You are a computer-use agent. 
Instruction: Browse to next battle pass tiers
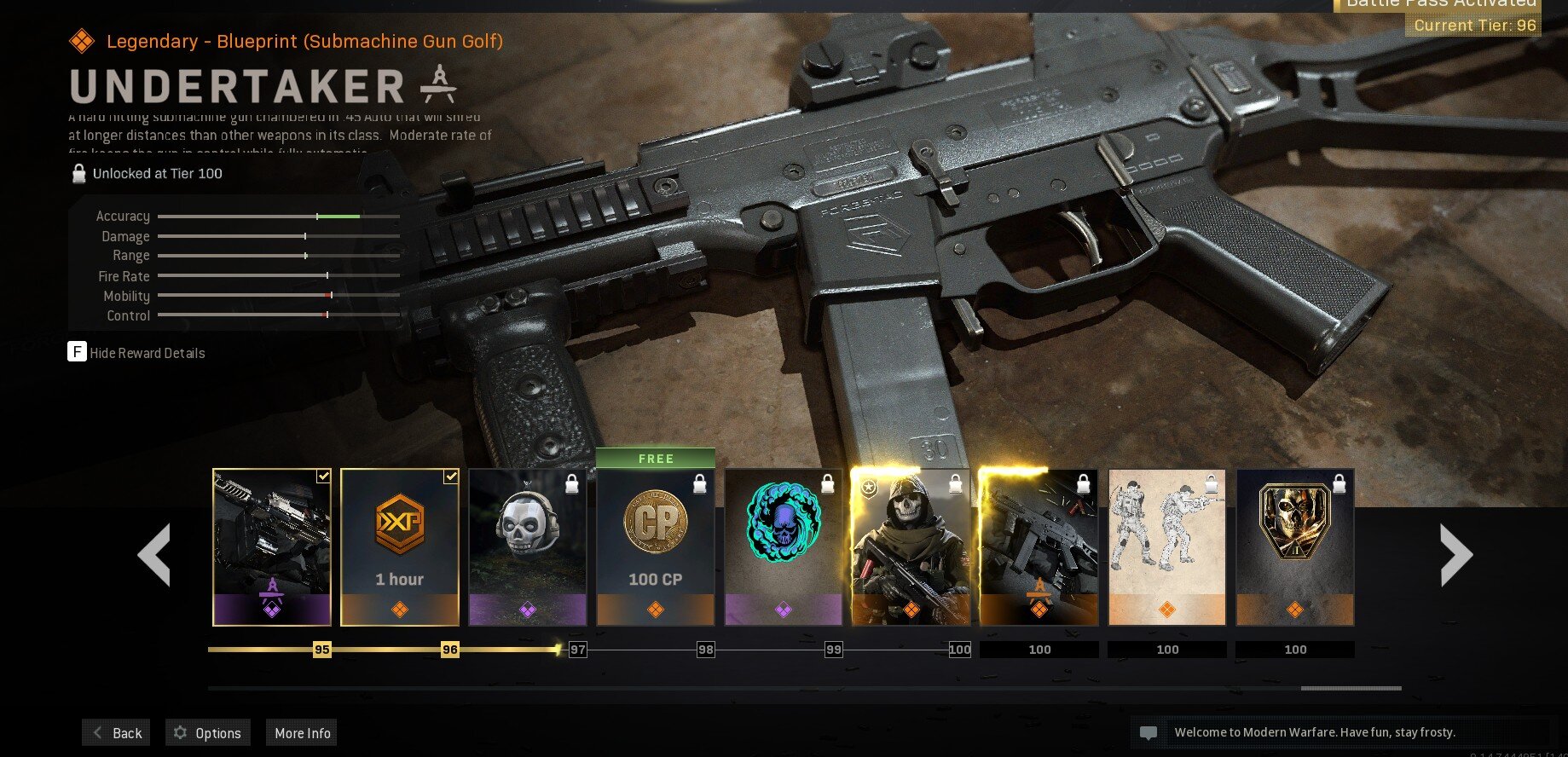point(1455,555)
